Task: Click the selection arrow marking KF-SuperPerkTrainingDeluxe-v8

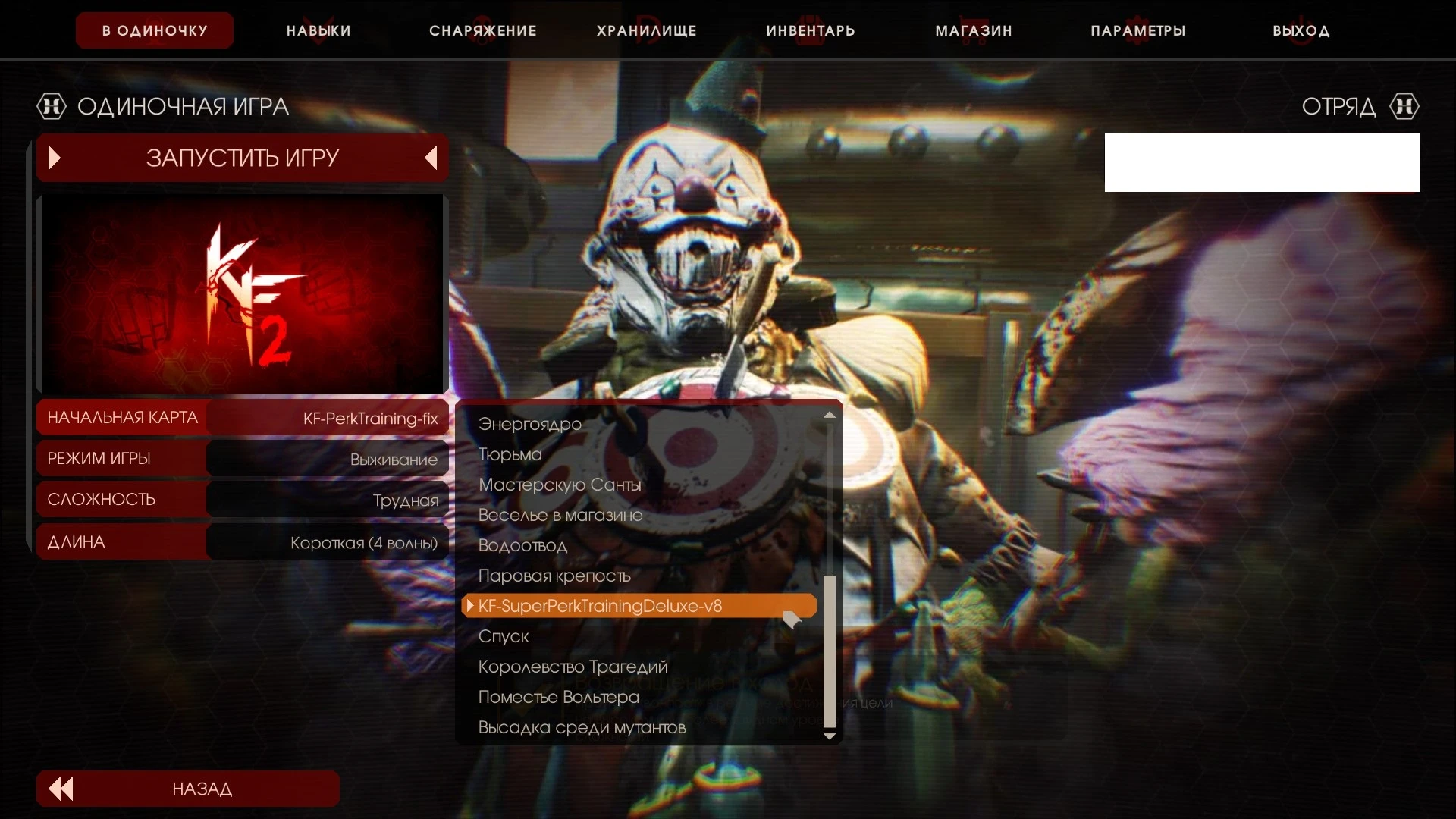Action: tap(472, 606)
